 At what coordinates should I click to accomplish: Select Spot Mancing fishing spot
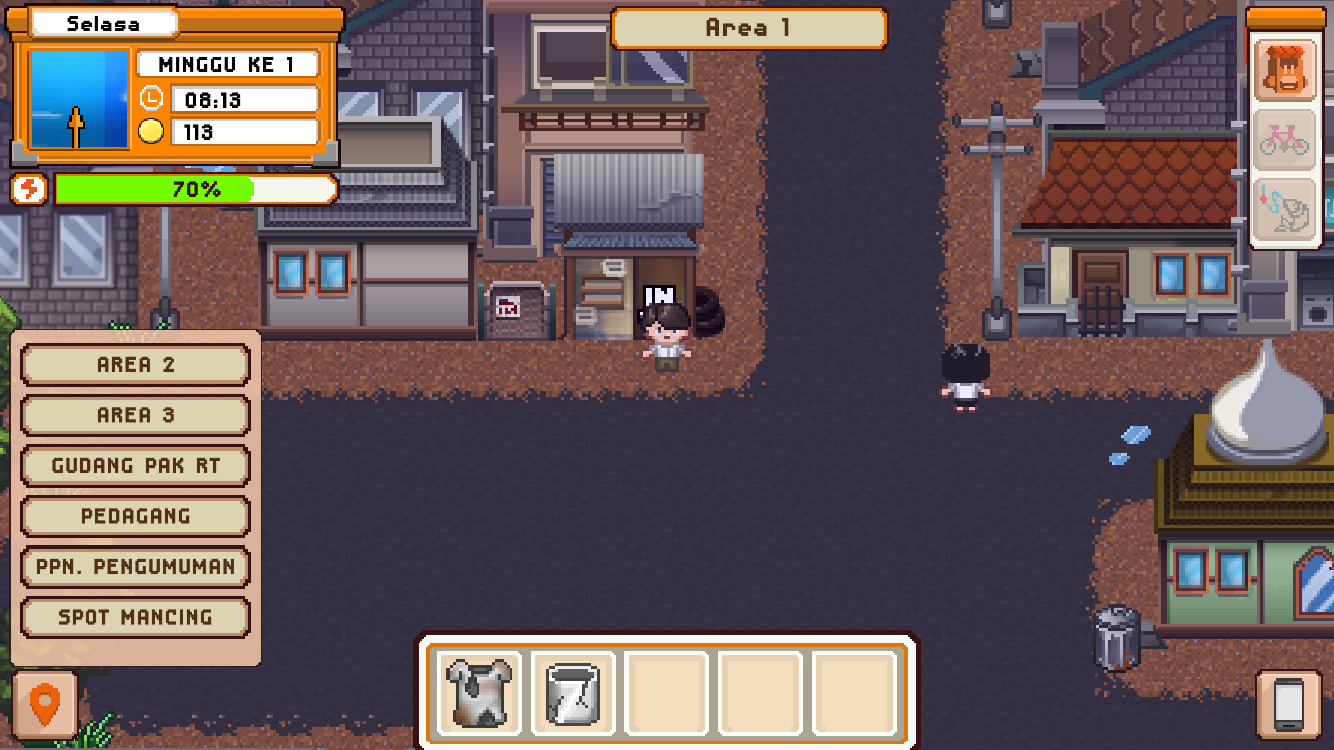(135, 617)
